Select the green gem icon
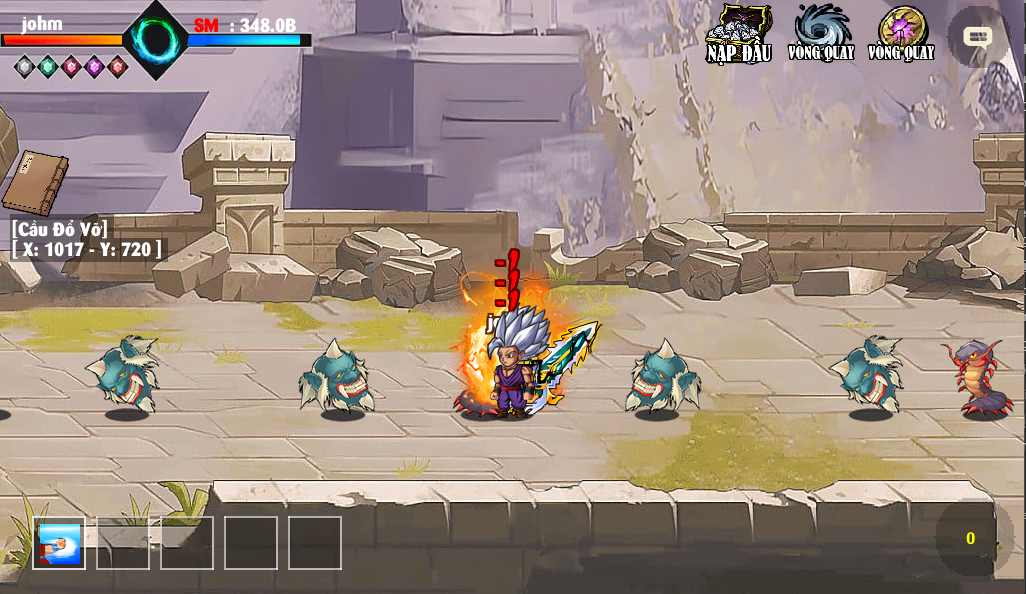The width and height of the screenshot is (1026, 594). pos(48,67)
